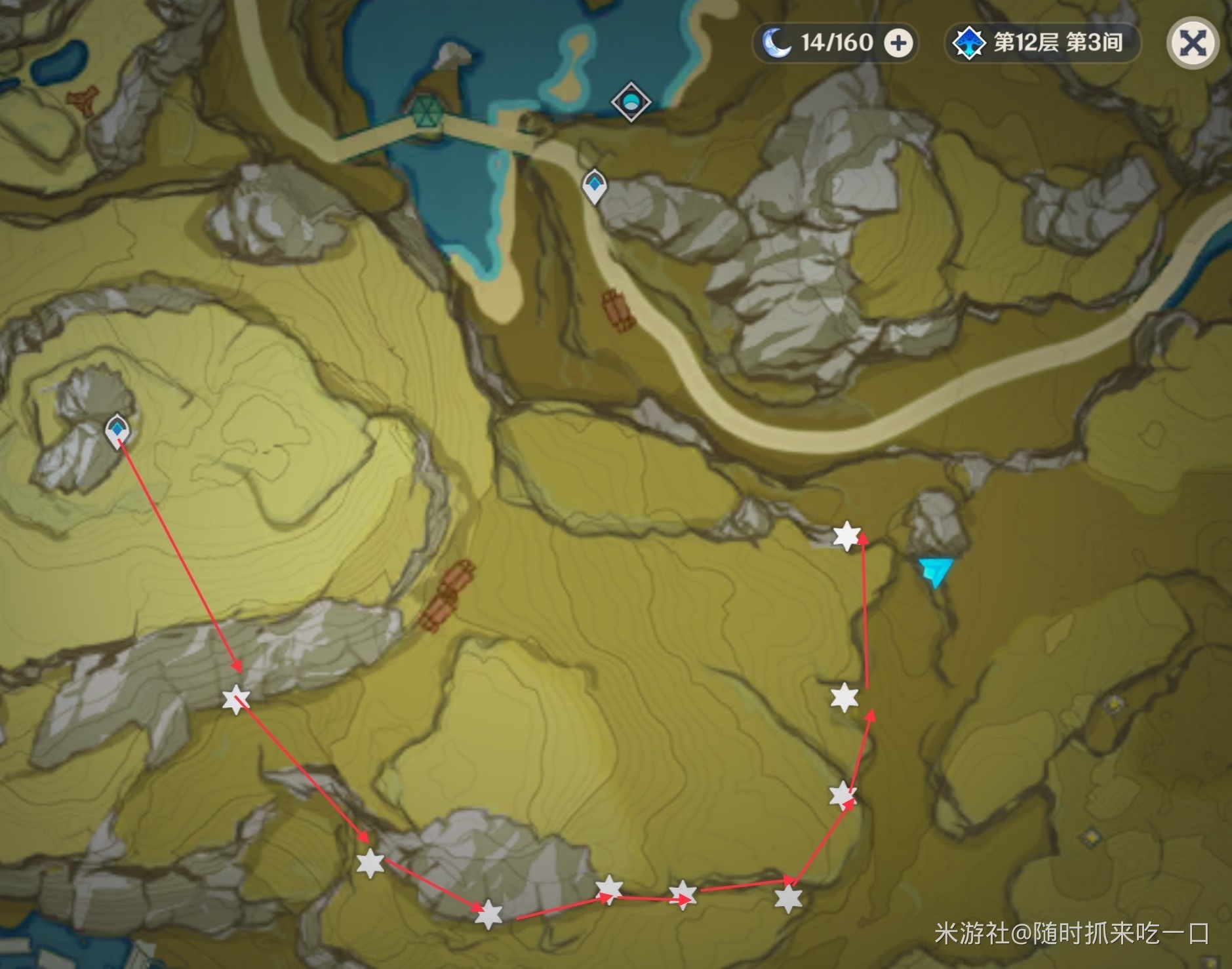Close the map with the X button
The height and width of the screenshot is (969, 1232).
click(x=1192, y=44)
